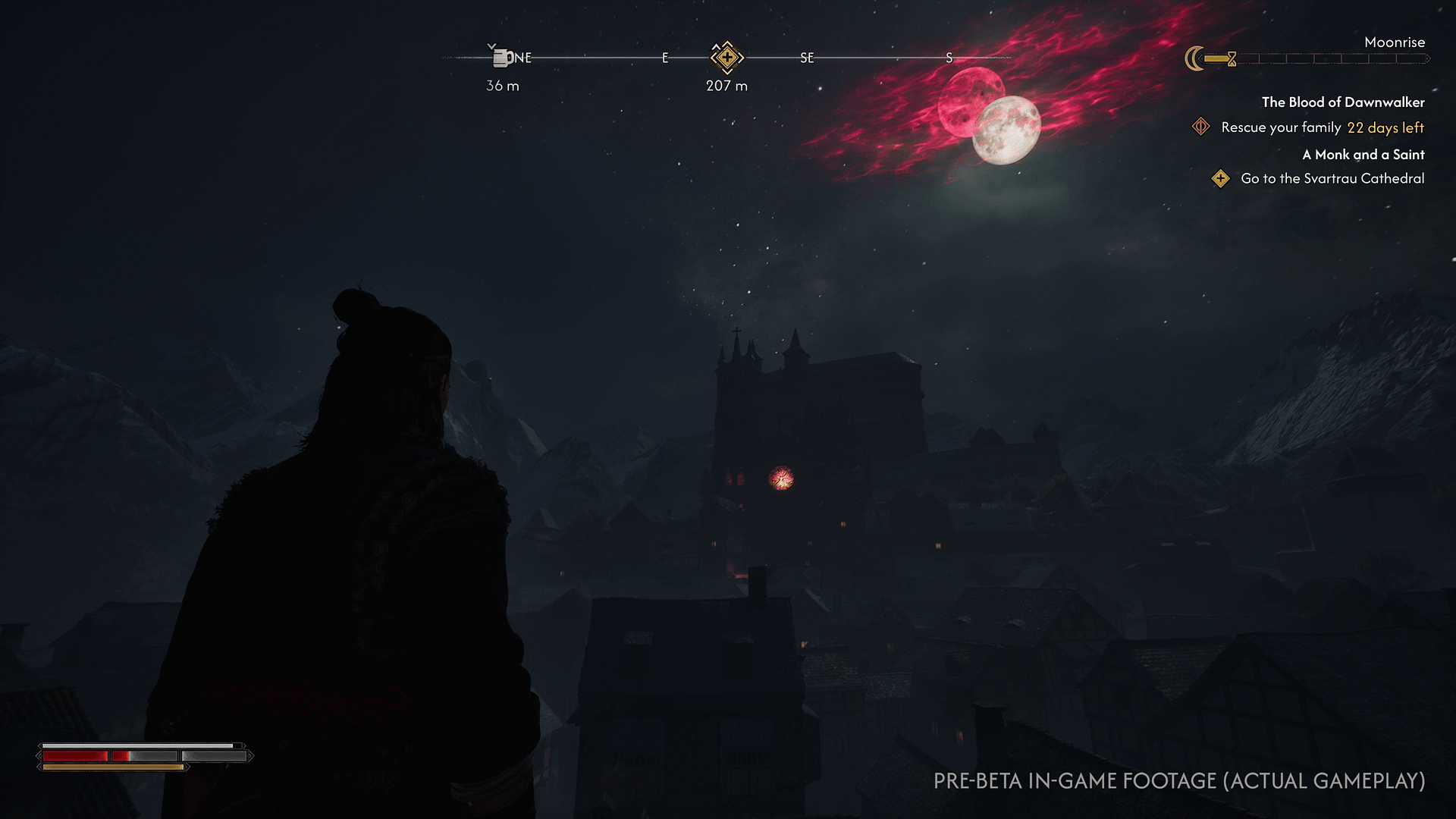The width and height of the screenshot is (1456, 819).
Task: Select the orange diamond icon beside Rescue your family
Action: click(1200, 127)
